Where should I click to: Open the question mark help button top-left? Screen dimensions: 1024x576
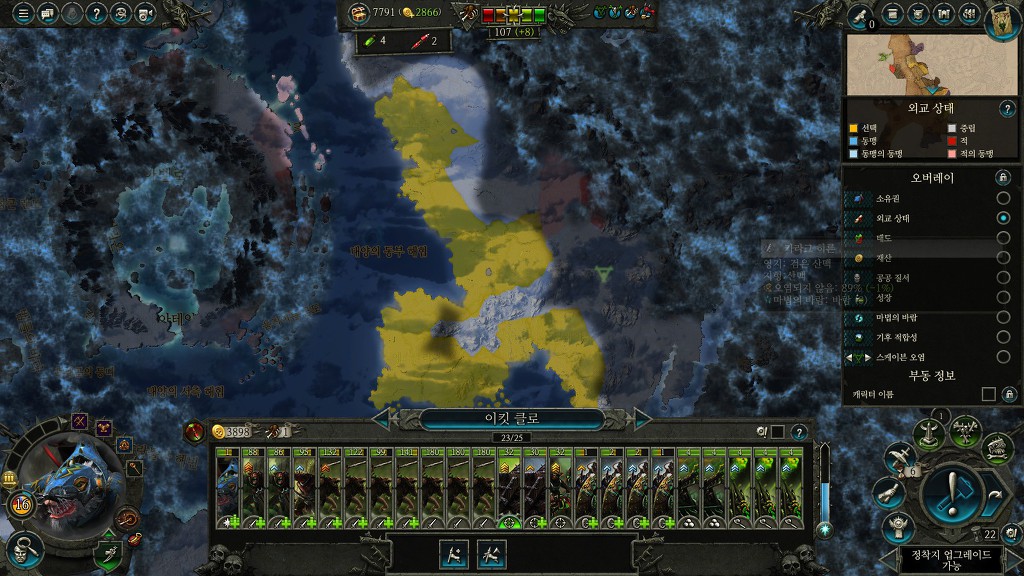coord(96,14)
